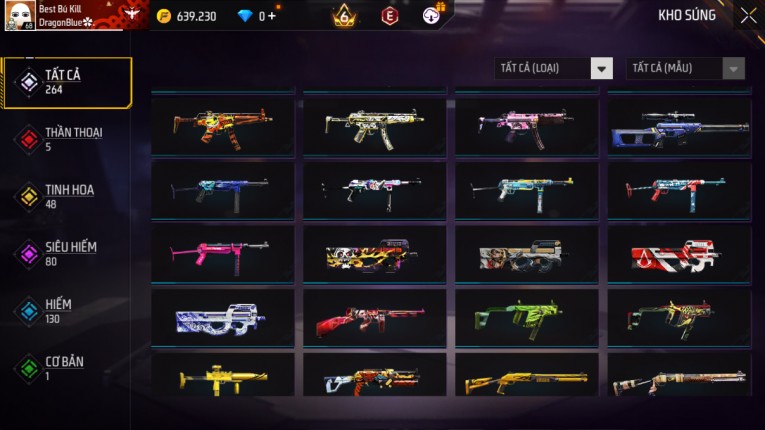Pick the white and blue P90 skin
Screen dimensions: 765x430
tap(222, 318)
